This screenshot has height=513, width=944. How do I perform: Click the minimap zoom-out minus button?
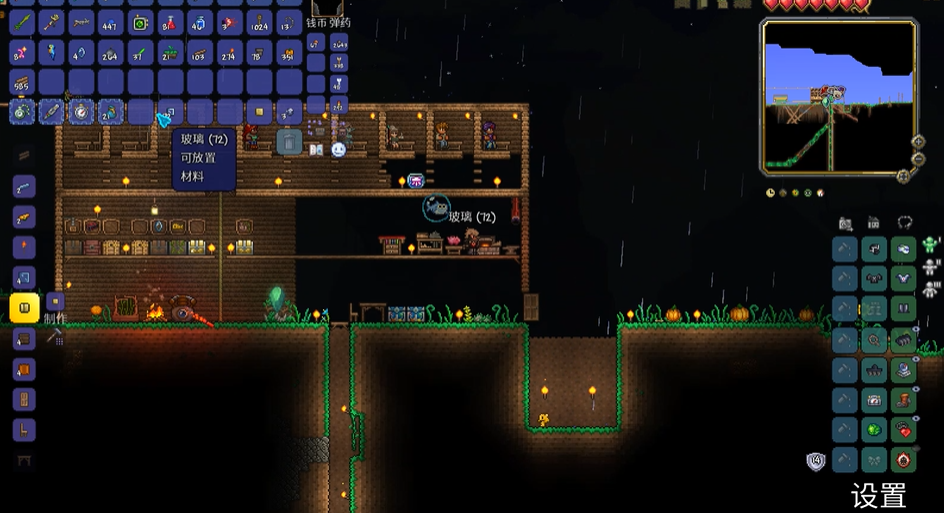(x=918, y=159)
